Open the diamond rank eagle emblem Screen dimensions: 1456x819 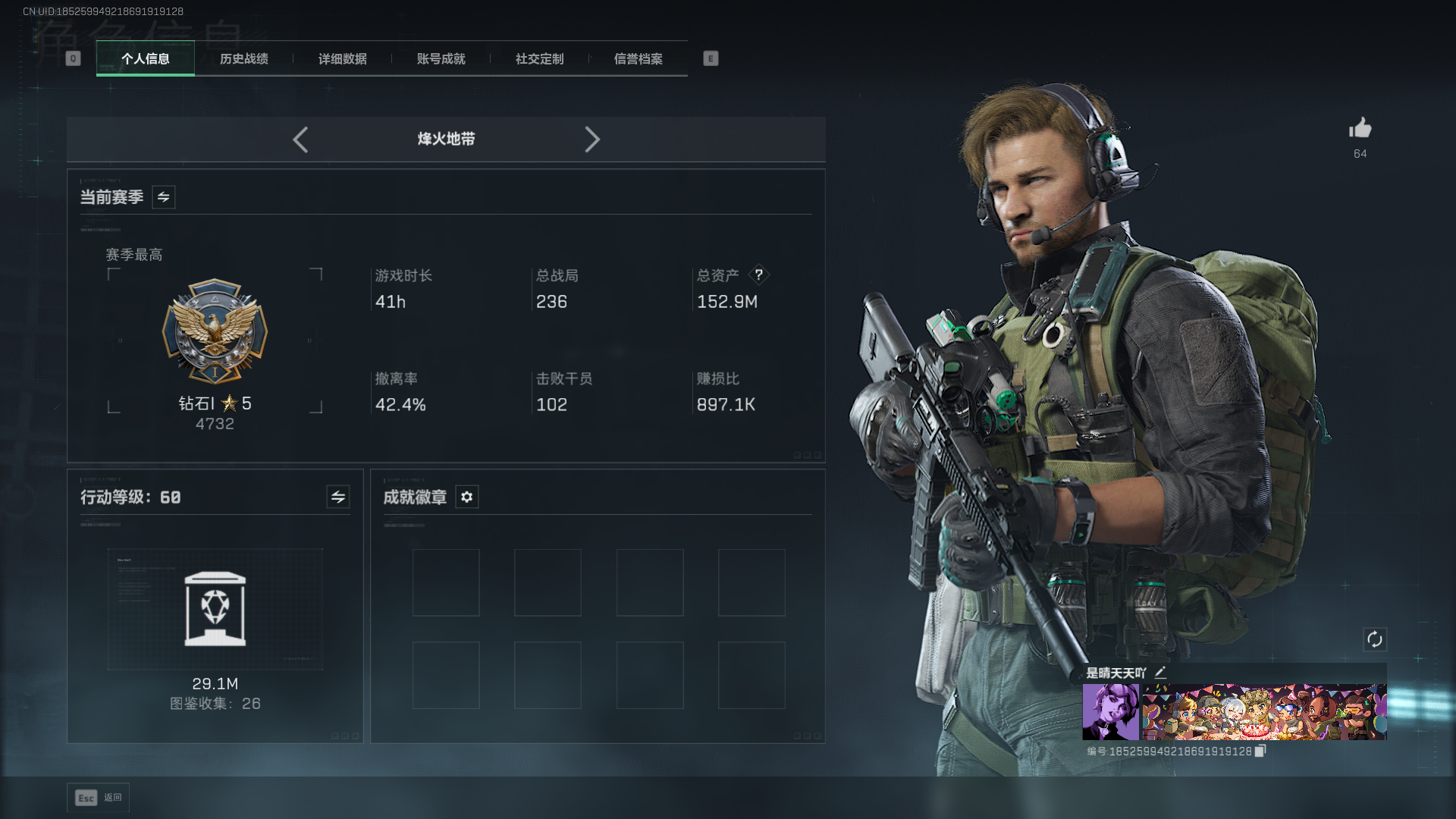(215, 331)
